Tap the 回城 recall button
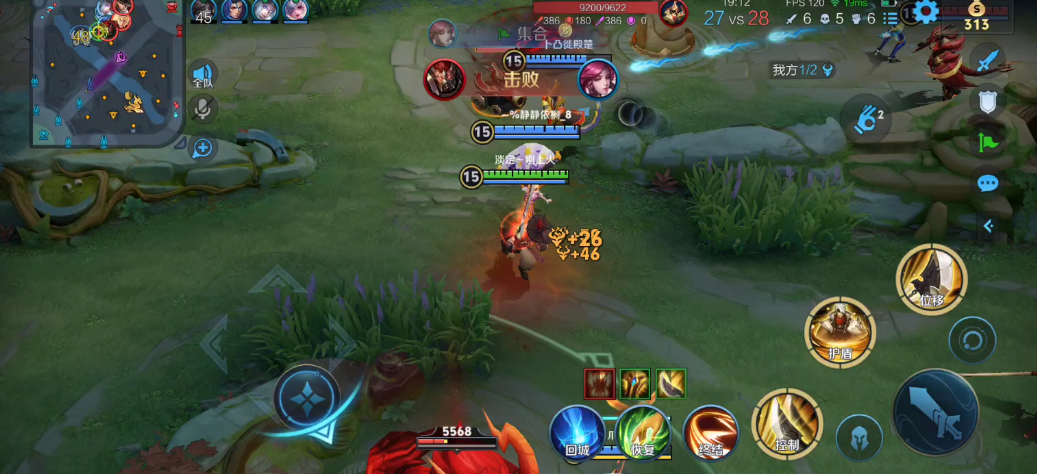The image size is (1037, 474). point(577,432)
